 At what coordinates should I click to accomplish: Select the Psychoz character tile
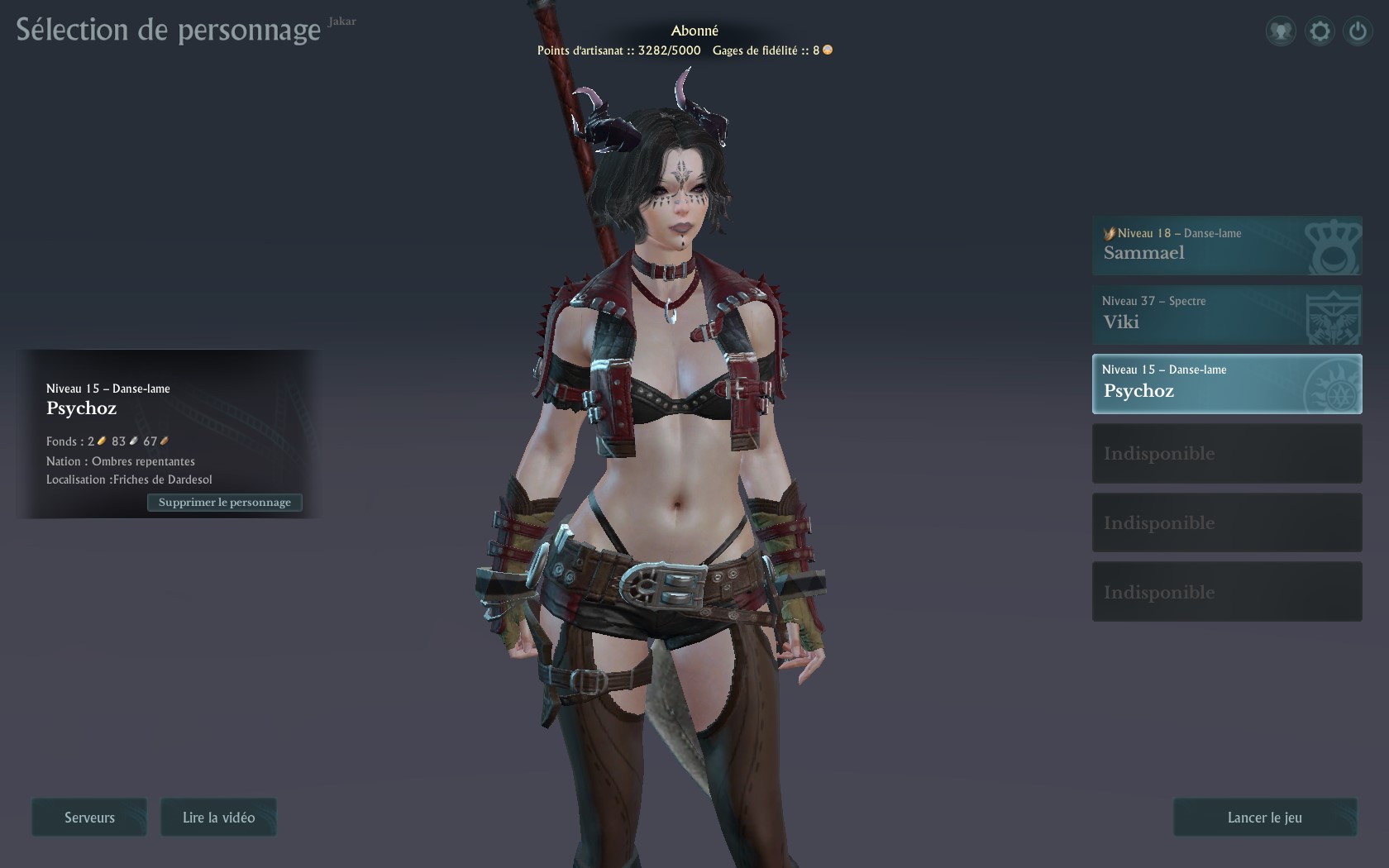[x=1226, y=384]
